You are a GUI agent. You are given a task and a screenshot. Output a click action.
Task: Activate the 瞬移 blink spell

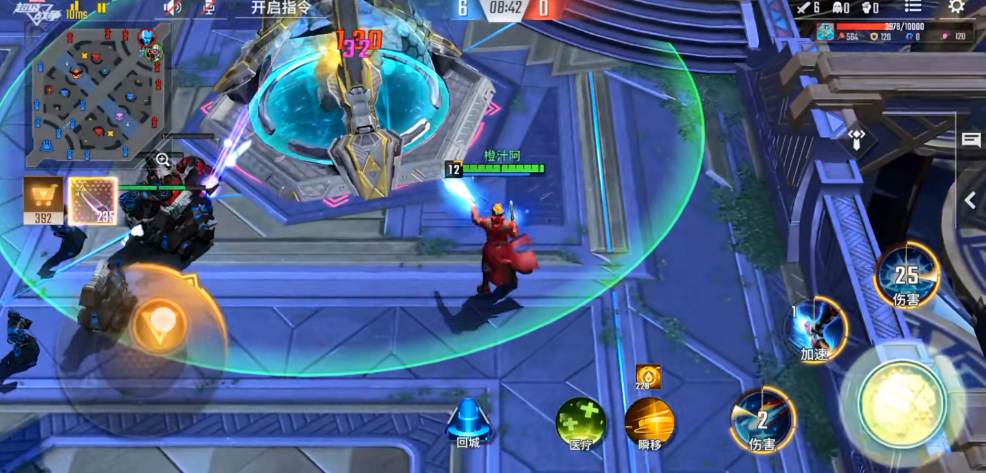tap(649, 422)
